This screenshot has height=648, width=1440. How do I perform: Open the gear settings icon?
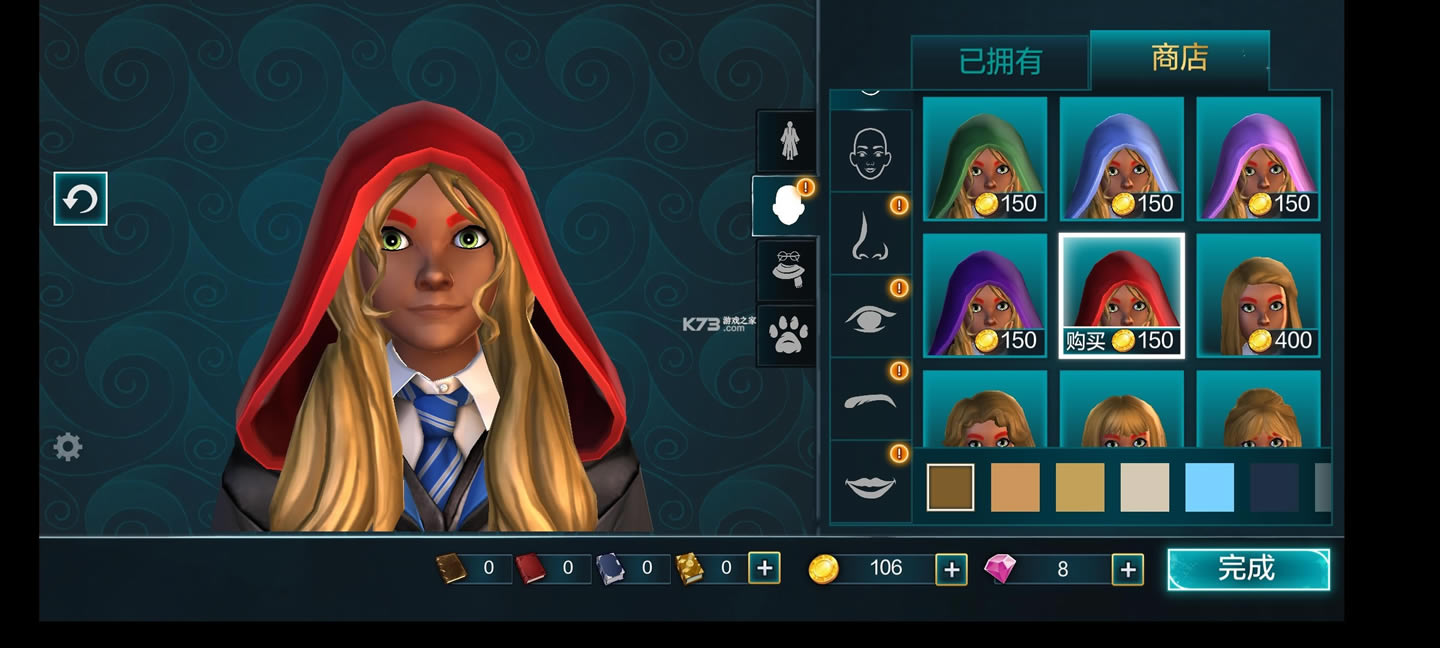[x=68, y=446]
